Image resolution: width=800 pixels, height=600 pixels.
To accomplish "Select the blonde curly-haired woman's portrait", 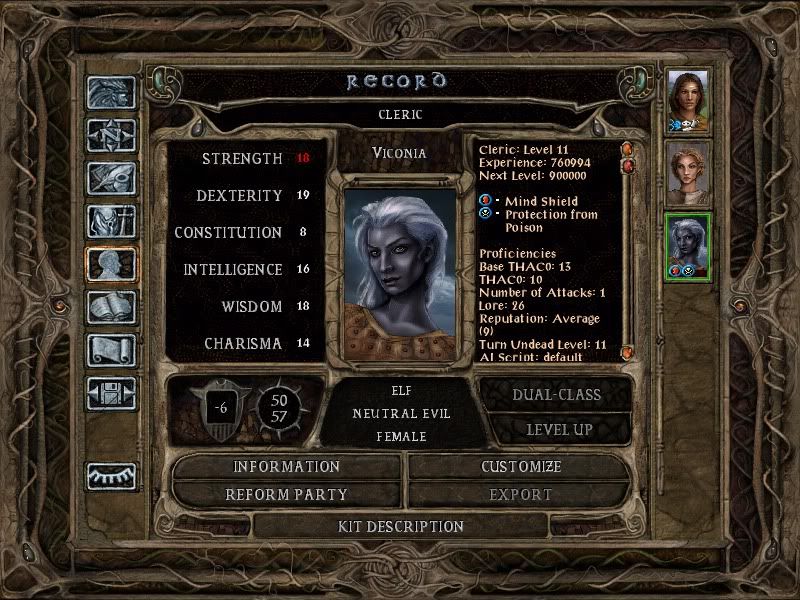I will pos(689,171).
